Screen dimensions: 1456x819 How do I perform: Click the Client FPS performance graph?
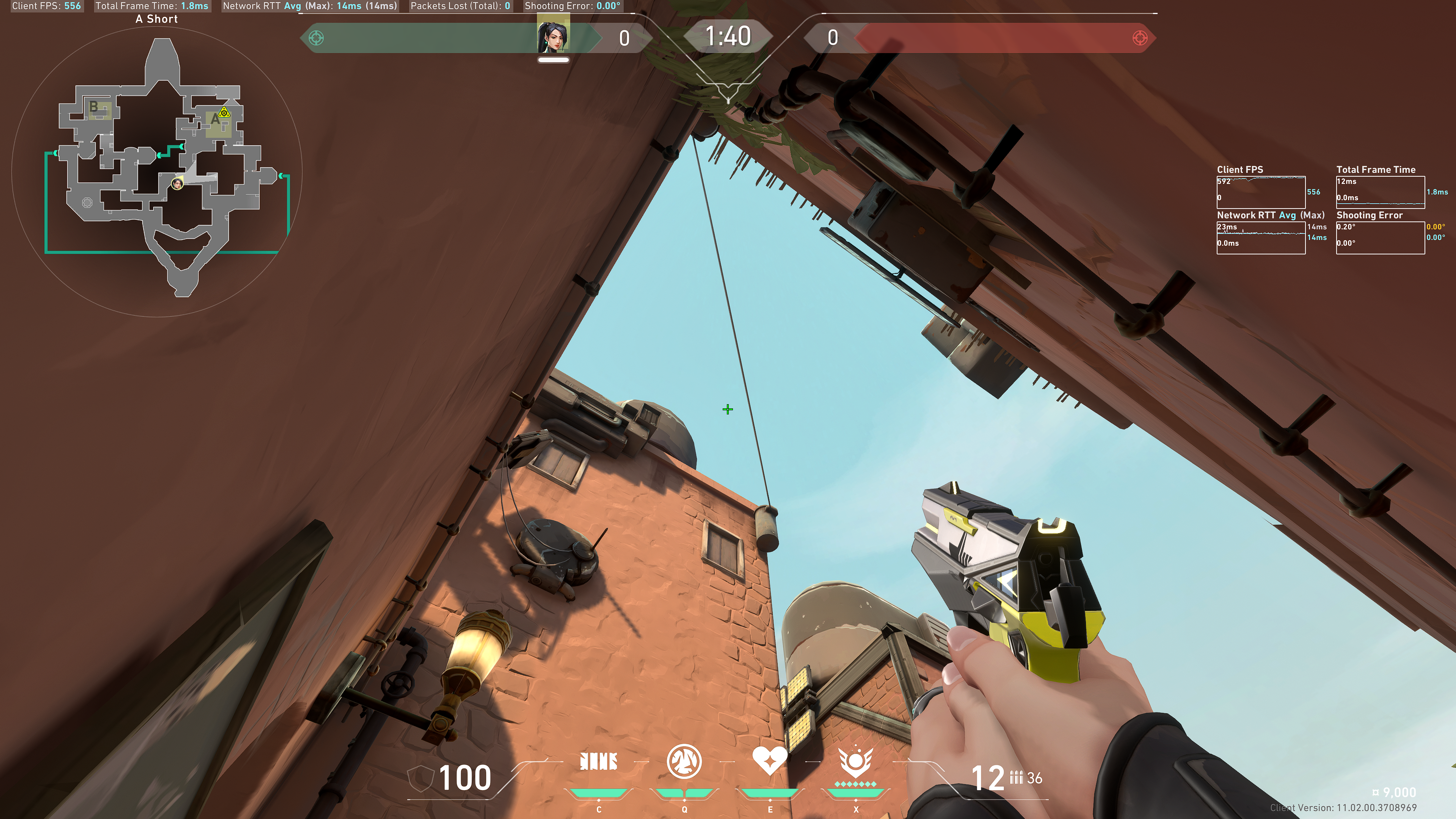[x=1260, y=192]
